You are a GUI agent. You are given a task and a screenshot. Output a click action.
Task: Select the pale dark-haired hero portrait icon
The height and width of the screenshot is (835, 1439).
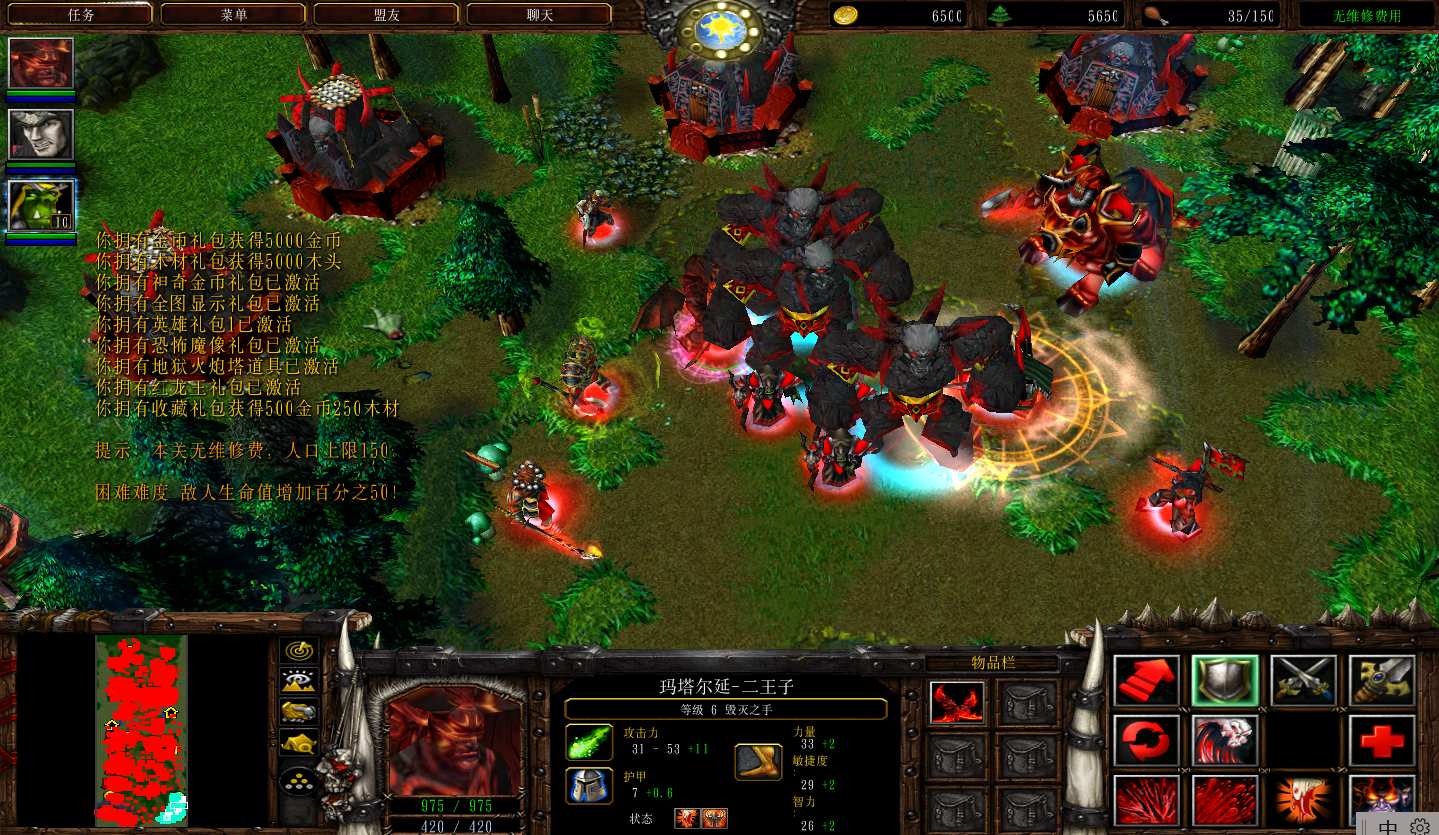click(41, 135)
